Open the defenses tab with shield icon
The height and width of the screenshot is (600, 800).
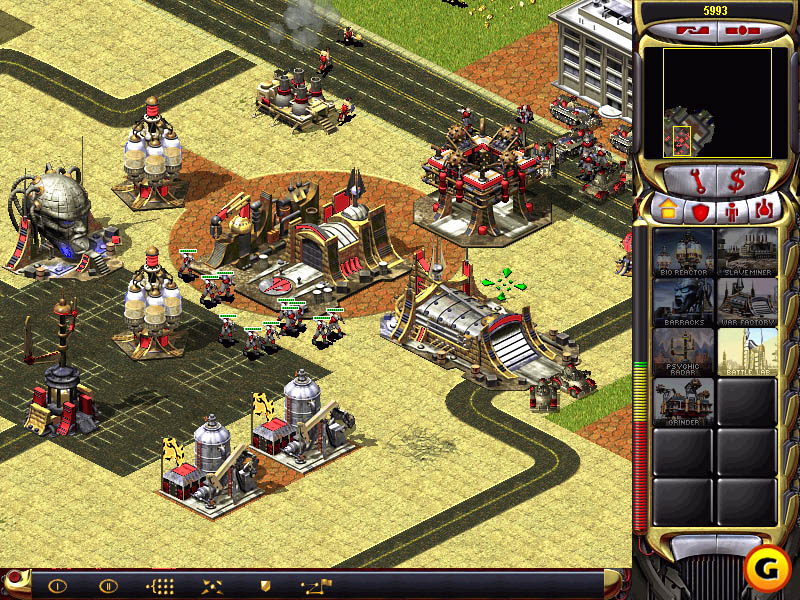699,210
